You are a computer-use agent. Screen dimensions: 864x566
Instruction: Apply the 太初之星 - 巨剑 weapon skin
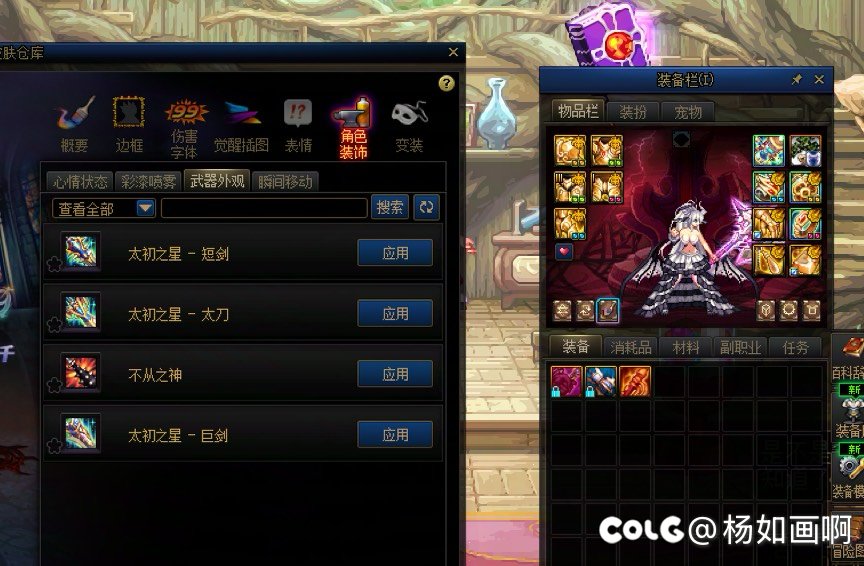click(x=395, y=435)
